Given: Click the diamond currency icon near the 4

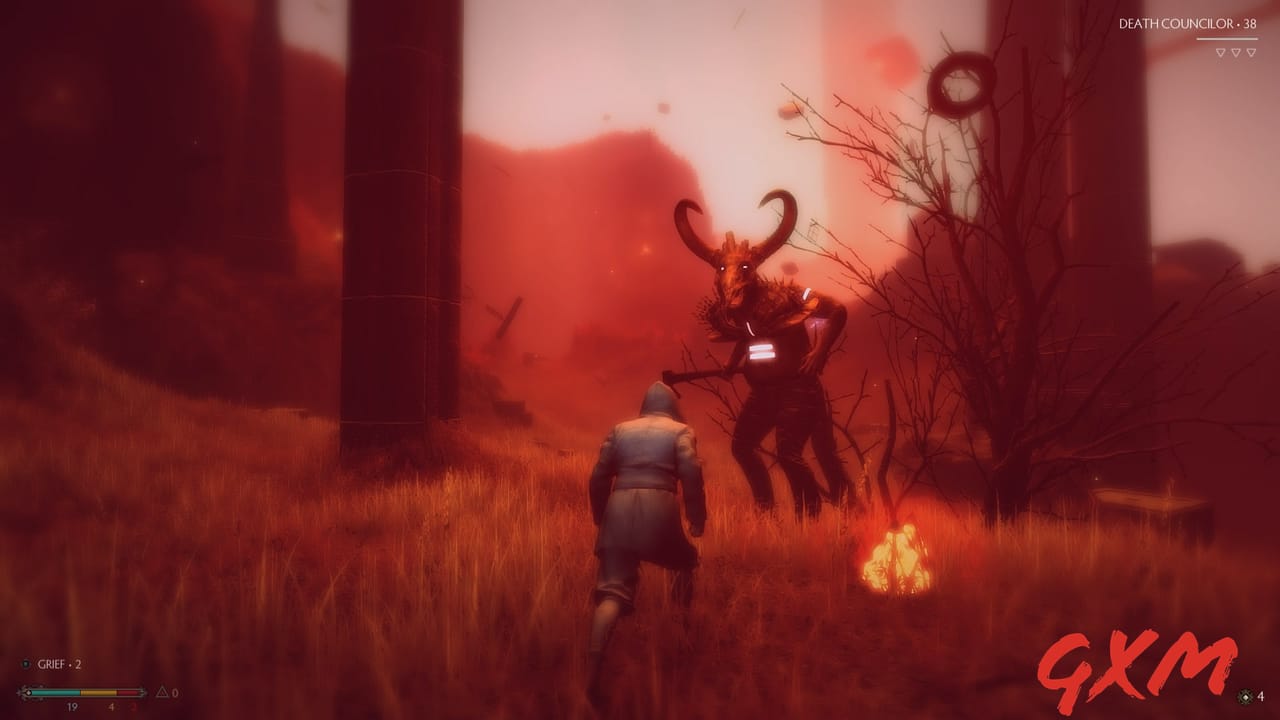Looking at the screenshot, I should click(1245, 697).
